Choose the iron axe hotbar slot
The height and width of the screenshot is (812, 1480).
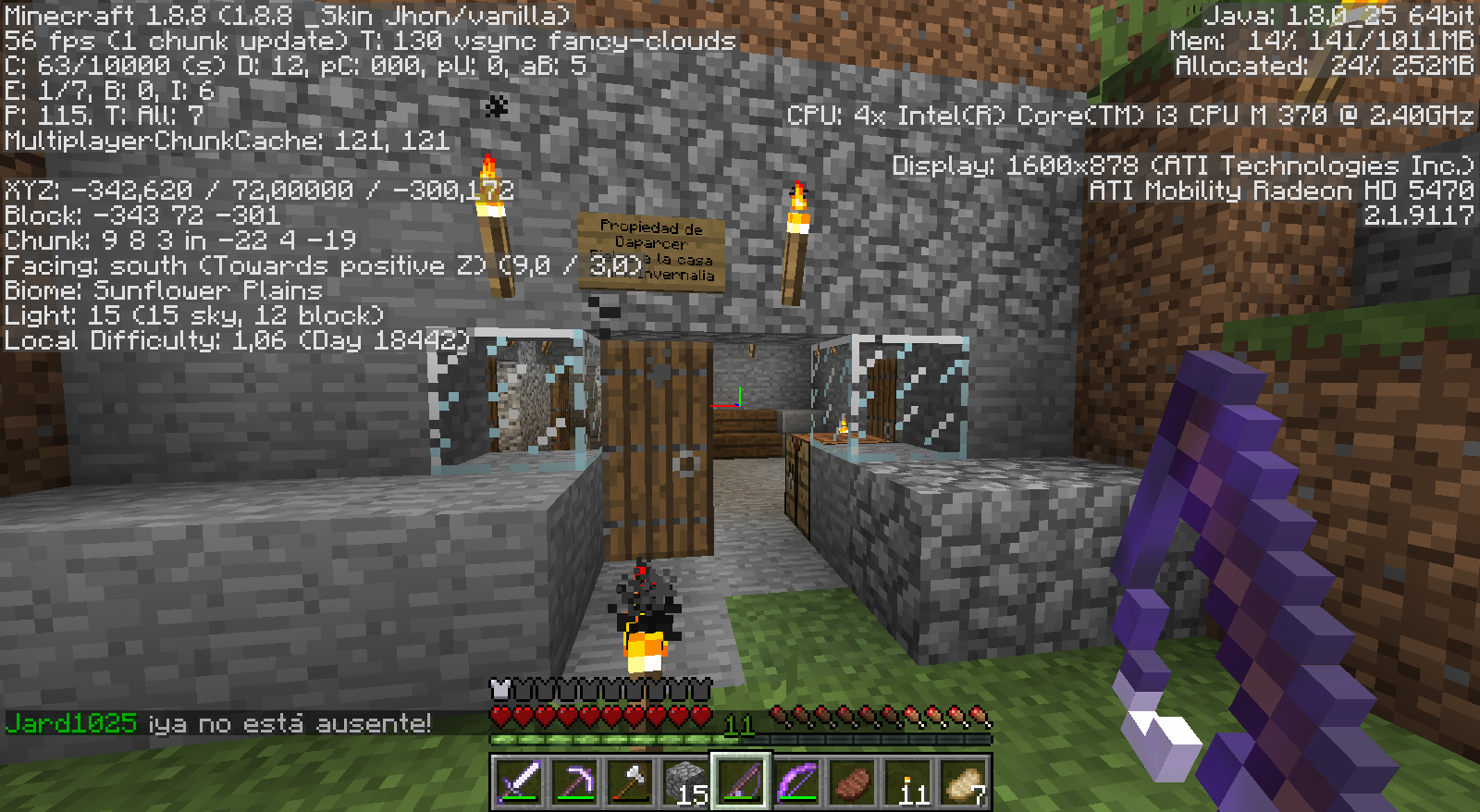click(630, 782)
